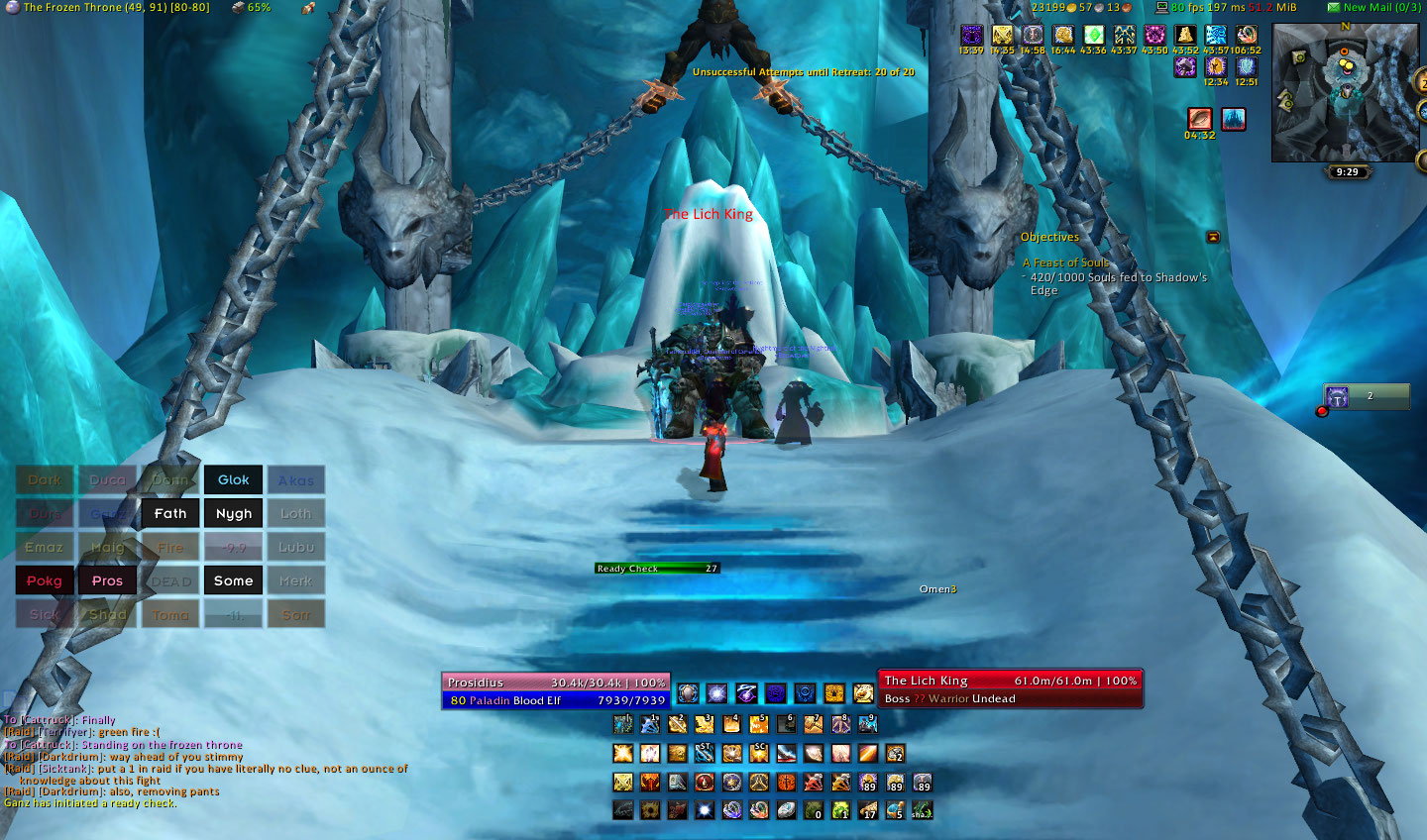Viewport: 1427px width, 840px height.
Task: Choose the Pros raid frame
Action: pos(107,581)
